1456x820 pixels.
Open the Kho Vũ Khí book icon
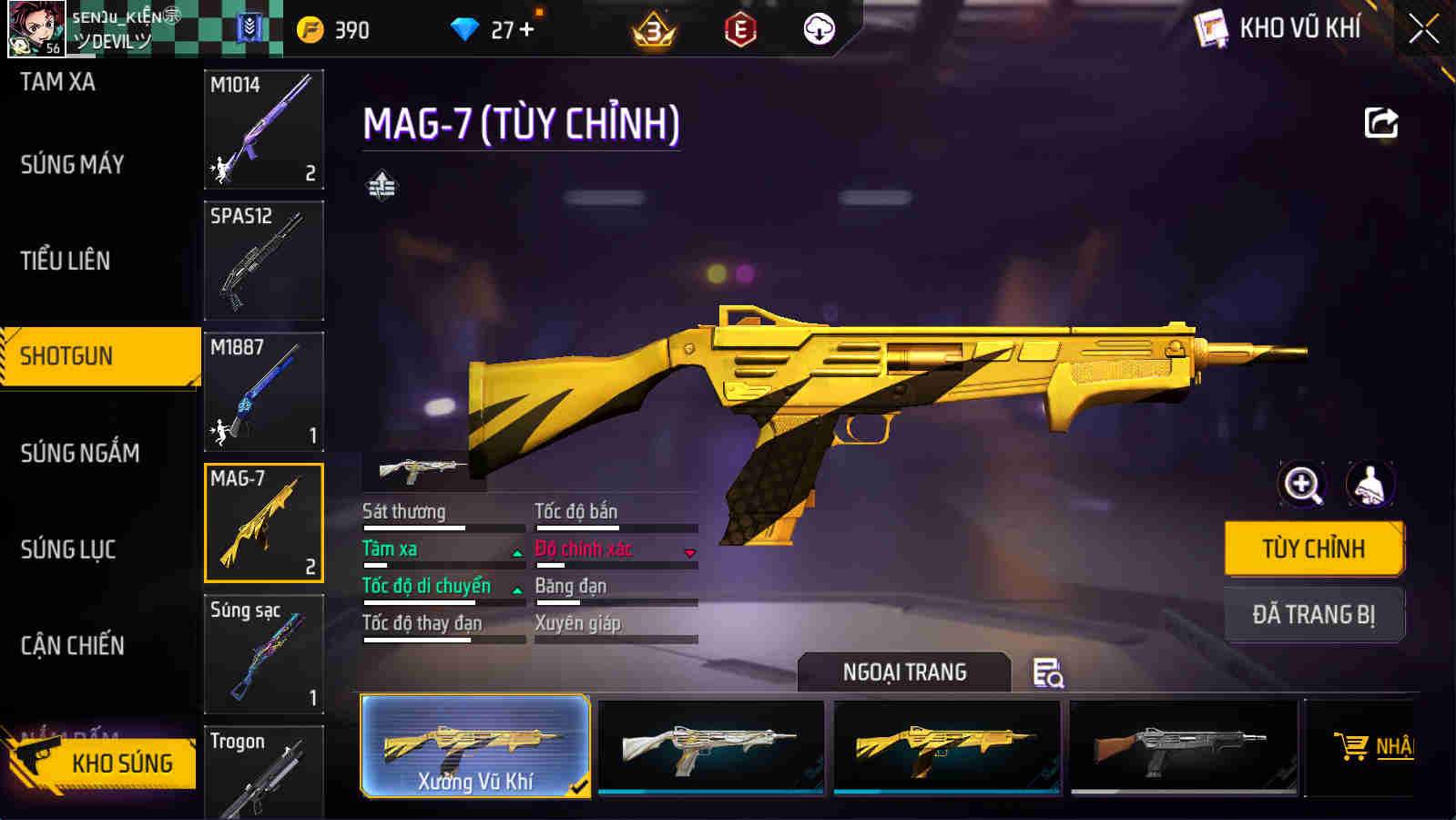pos(1210,27)
